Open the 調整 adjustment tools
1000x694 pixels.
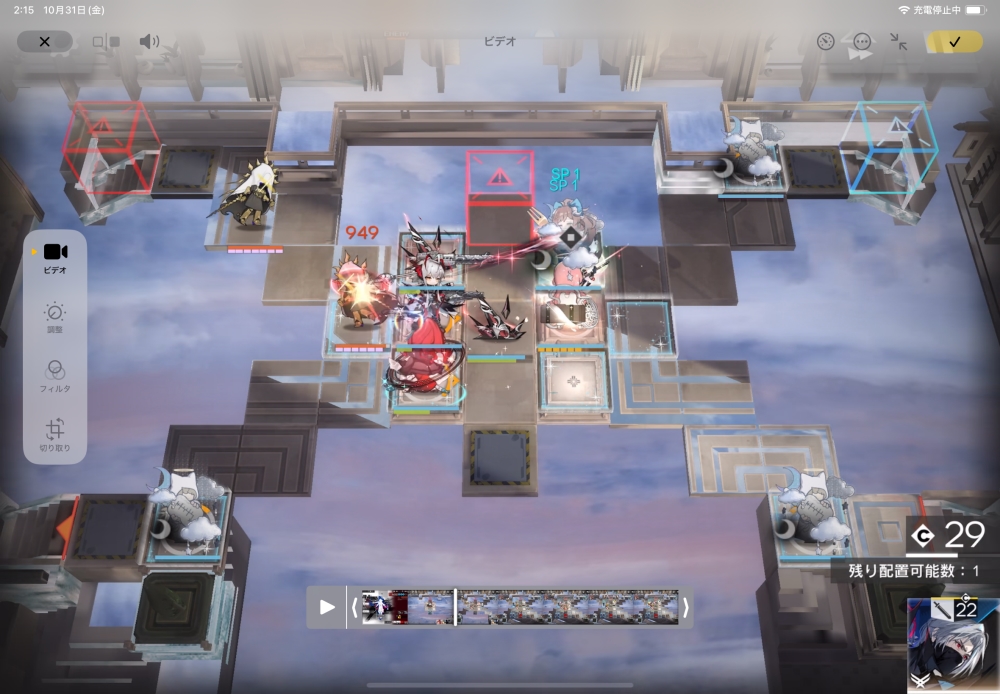(55, 317)
